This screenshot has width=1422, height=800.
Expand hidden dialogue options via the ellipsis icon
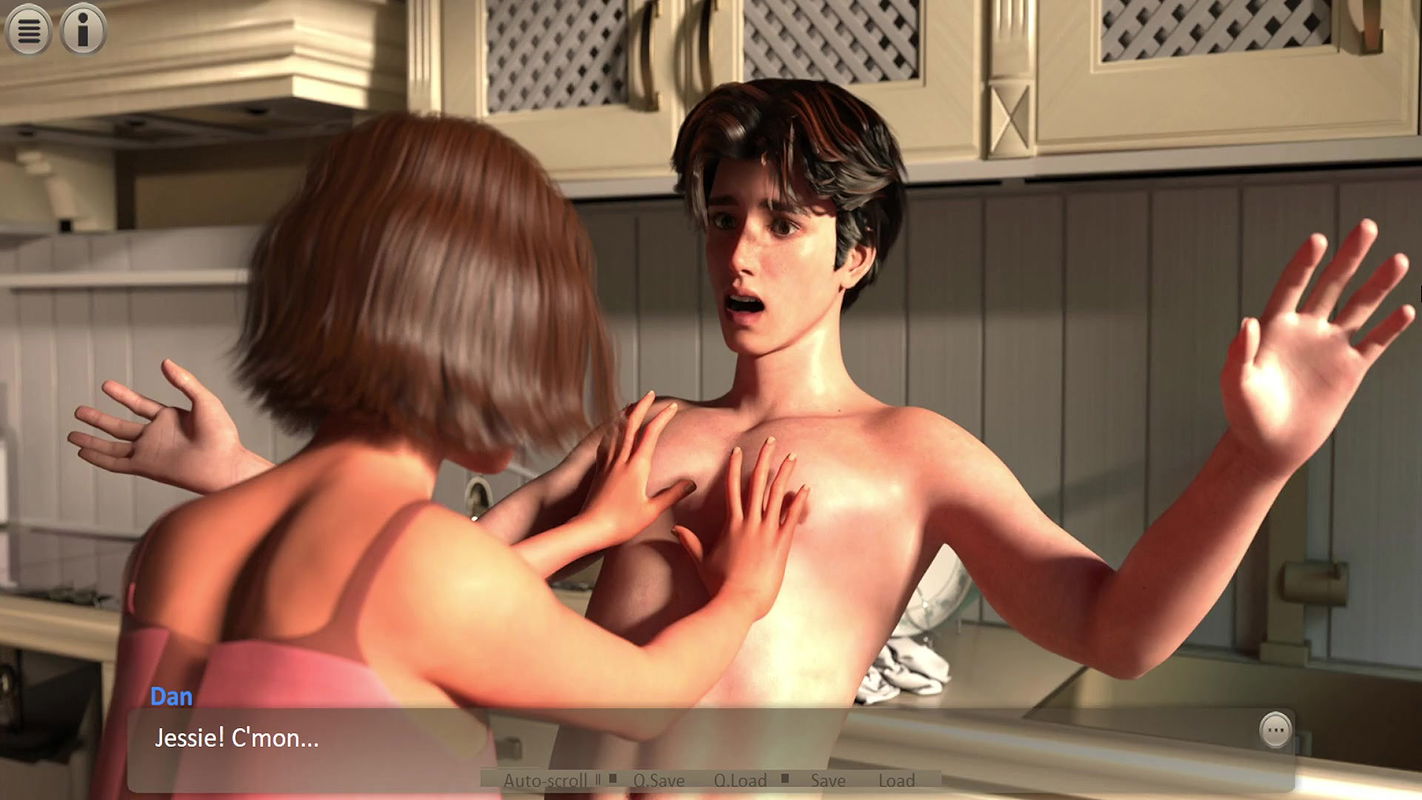[x=1276, y=730]
